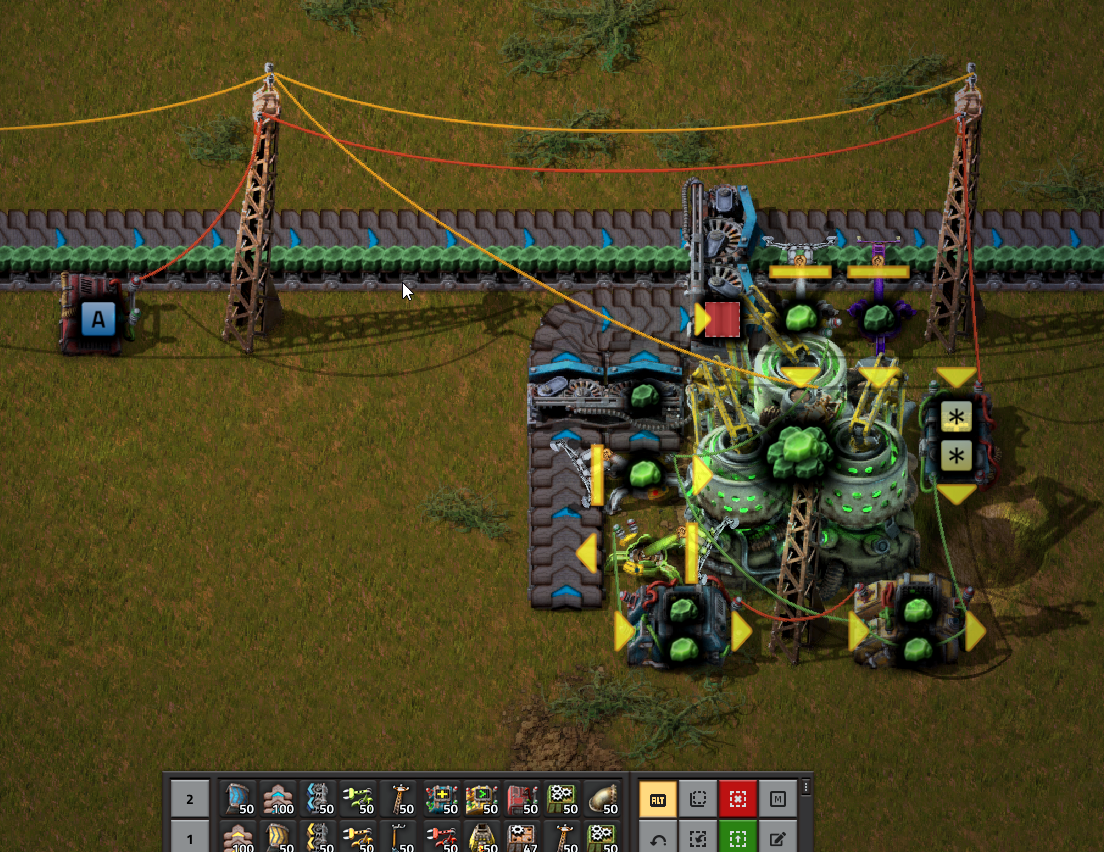Pick the red long-handed inserter slot
Screen dimensions: 1104x852
tap(441, 834)
